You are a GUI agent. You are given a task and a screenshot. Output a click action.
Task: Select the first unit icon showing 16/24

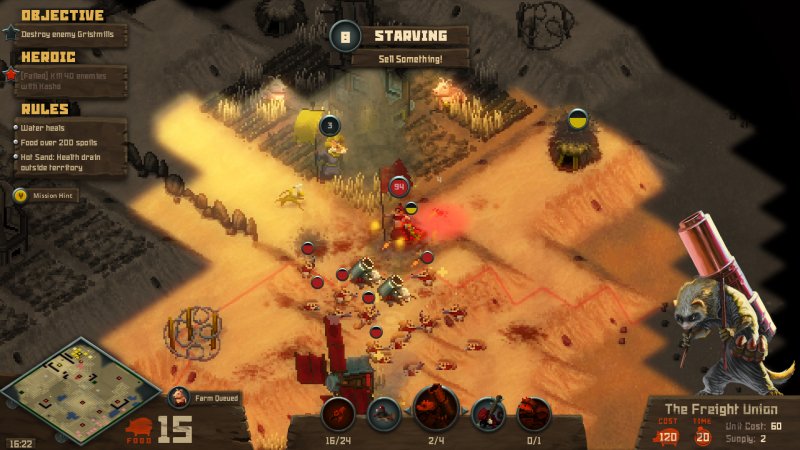338,413
